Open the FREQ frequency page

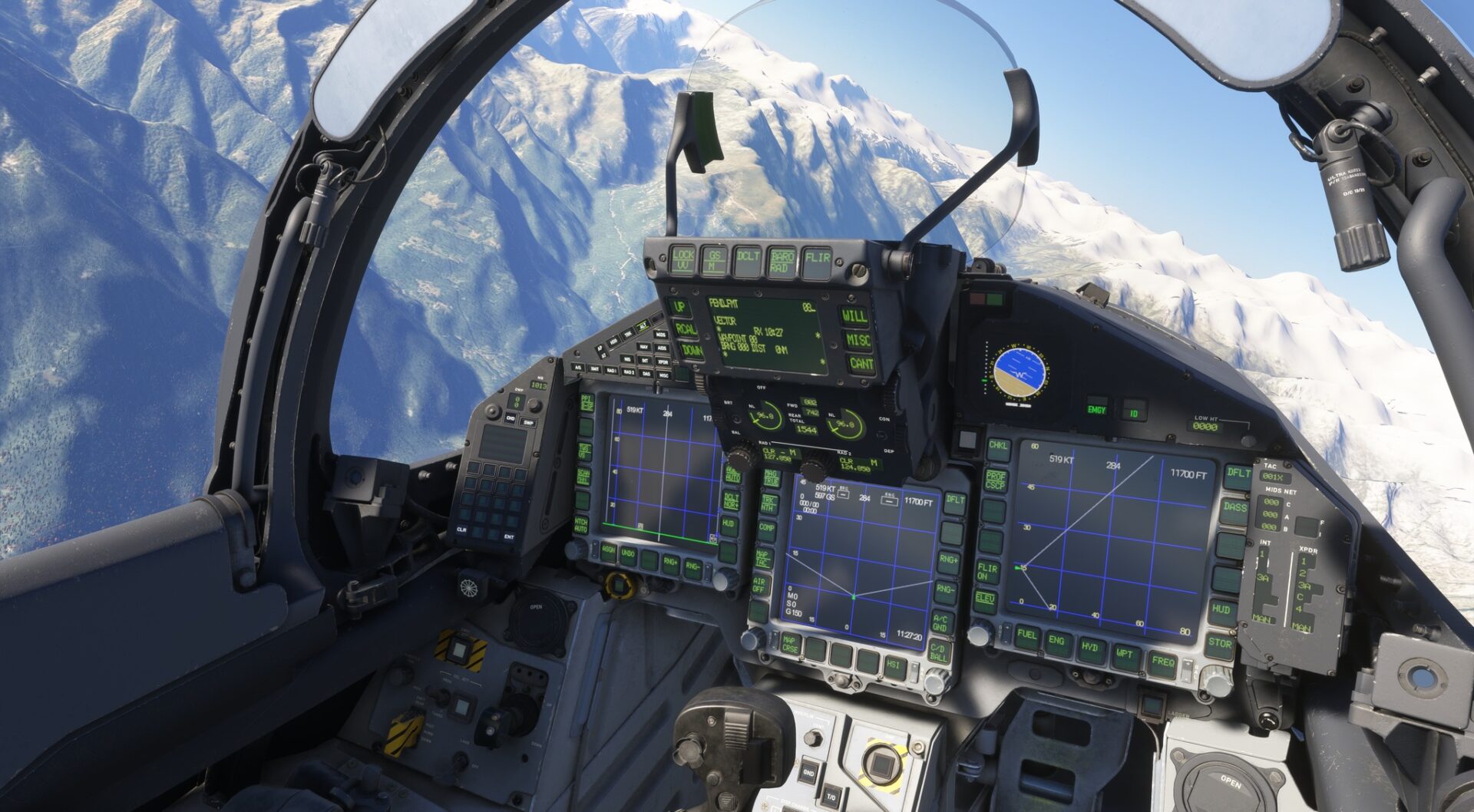(x=1162, y=662)
